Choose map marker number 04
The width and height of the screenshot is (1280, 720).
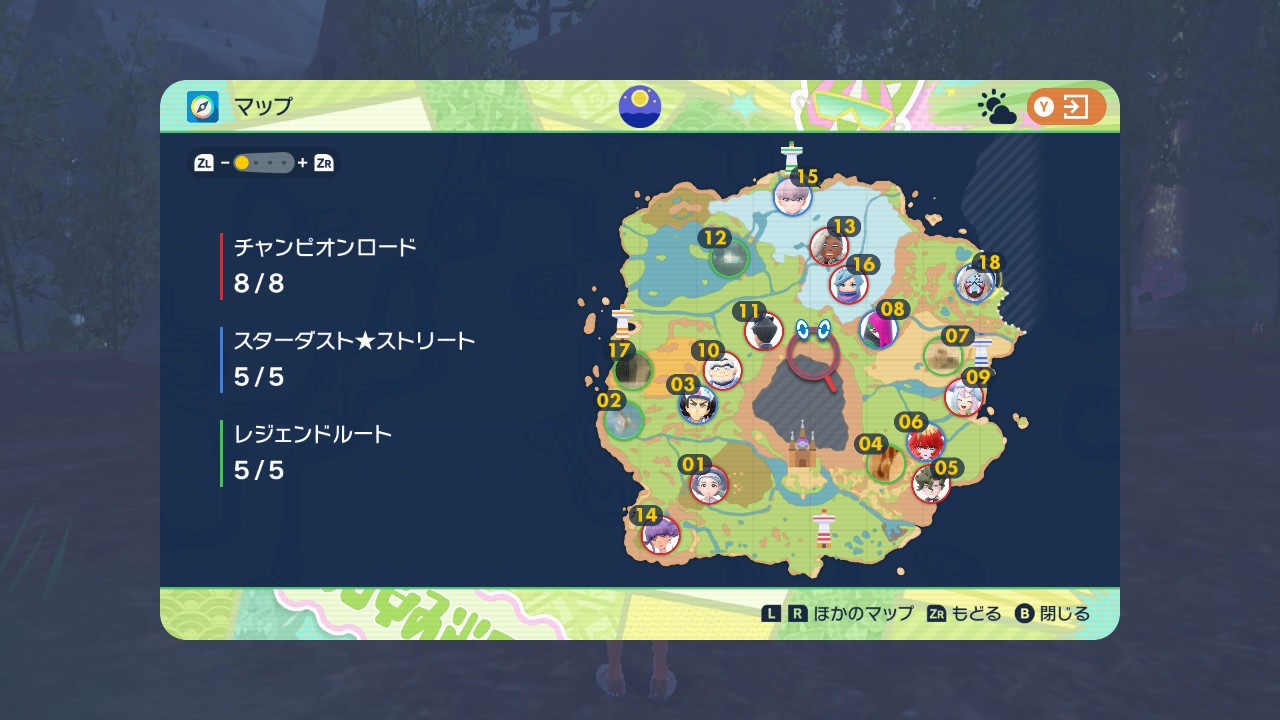point(885,463)
